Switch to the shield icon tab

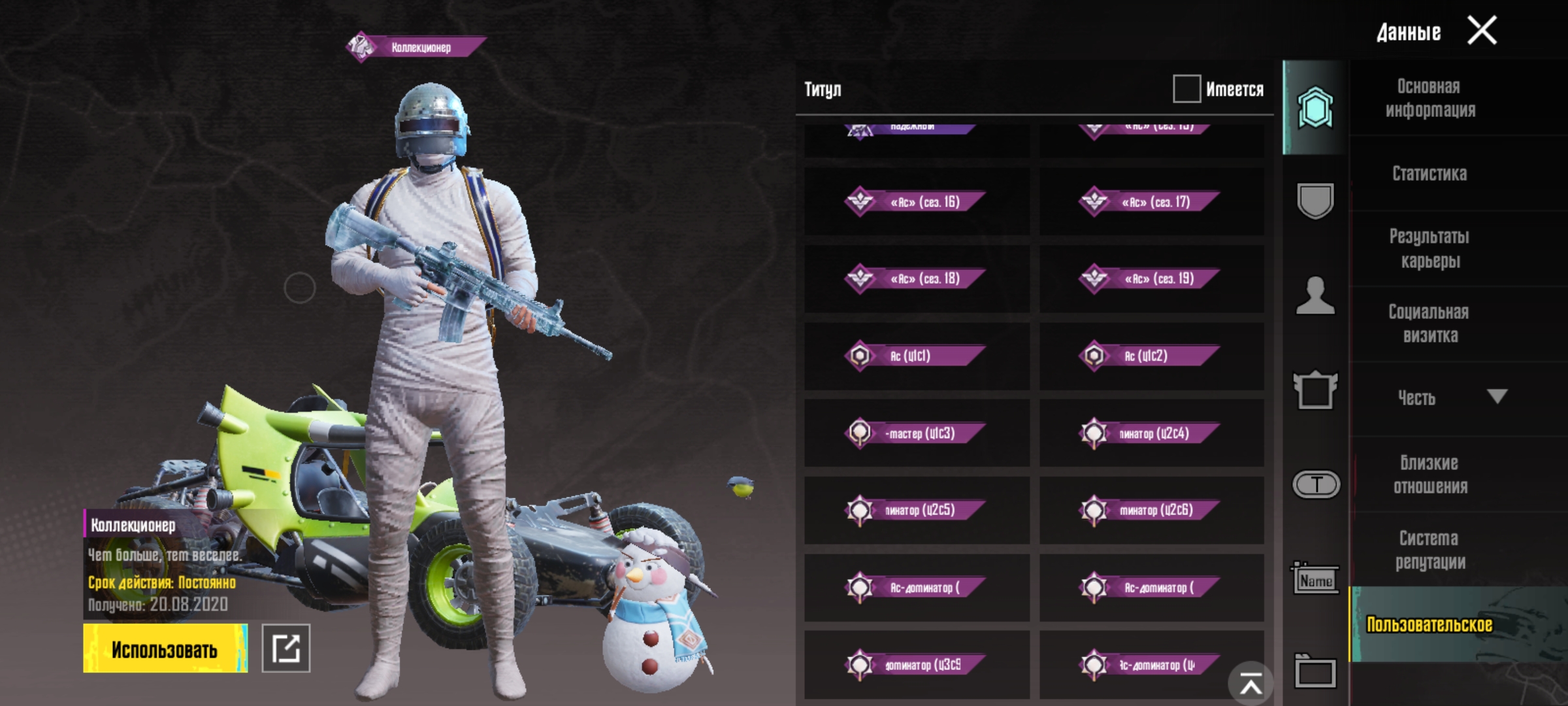[x=1315, y=201]
